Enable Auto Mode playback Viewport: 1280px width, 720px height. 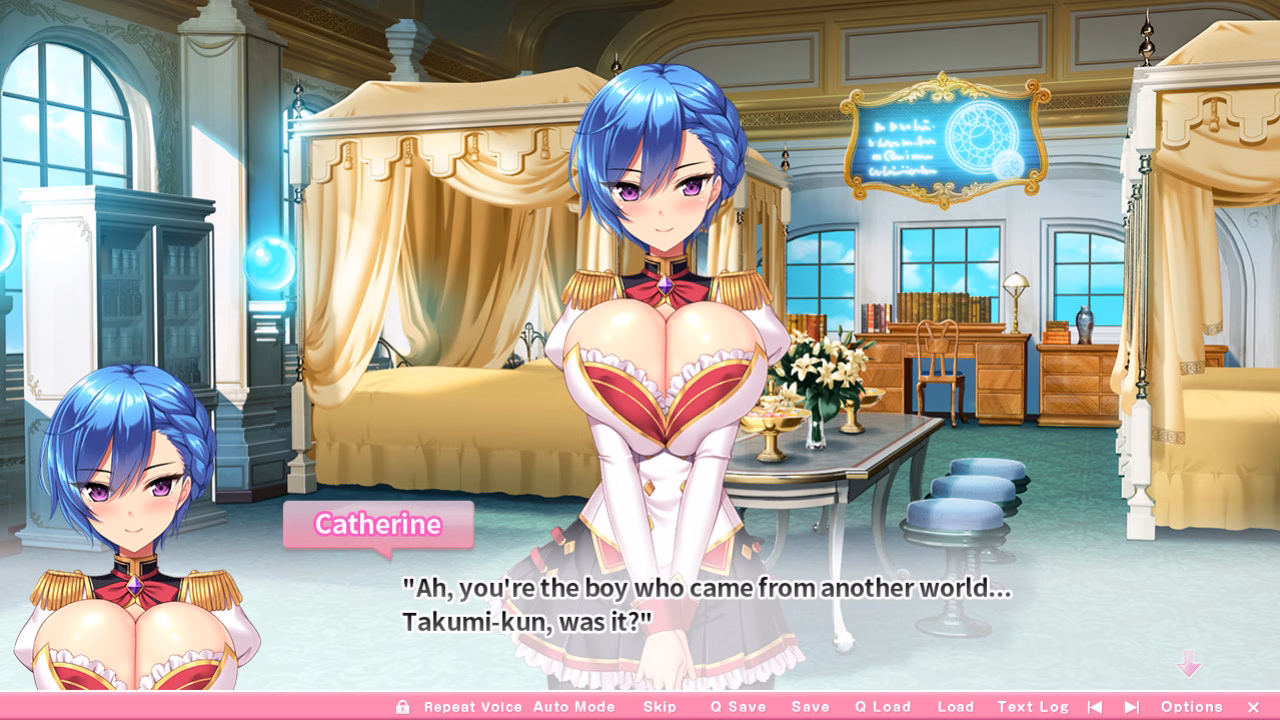(x=575, y=706)
